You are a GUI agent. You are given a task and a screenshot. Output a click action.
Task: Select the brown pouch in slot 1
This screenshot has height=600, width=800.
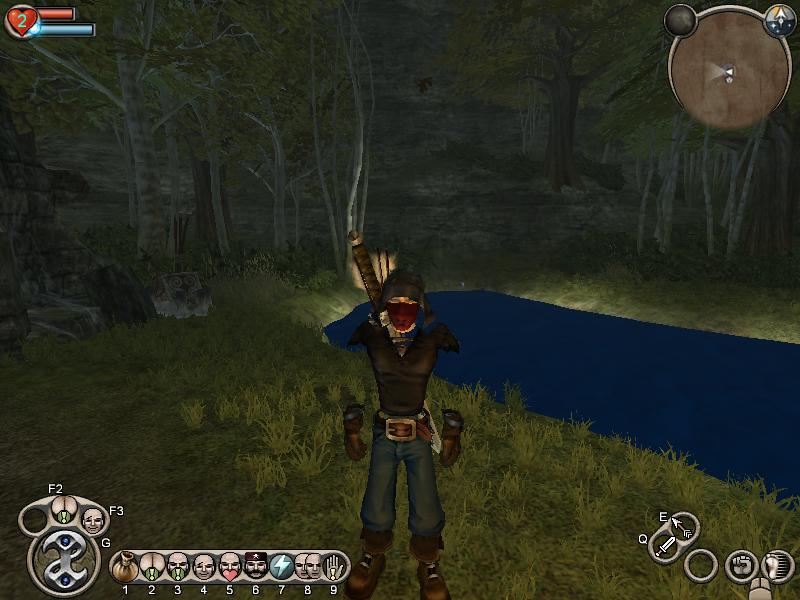pos(126,567)
